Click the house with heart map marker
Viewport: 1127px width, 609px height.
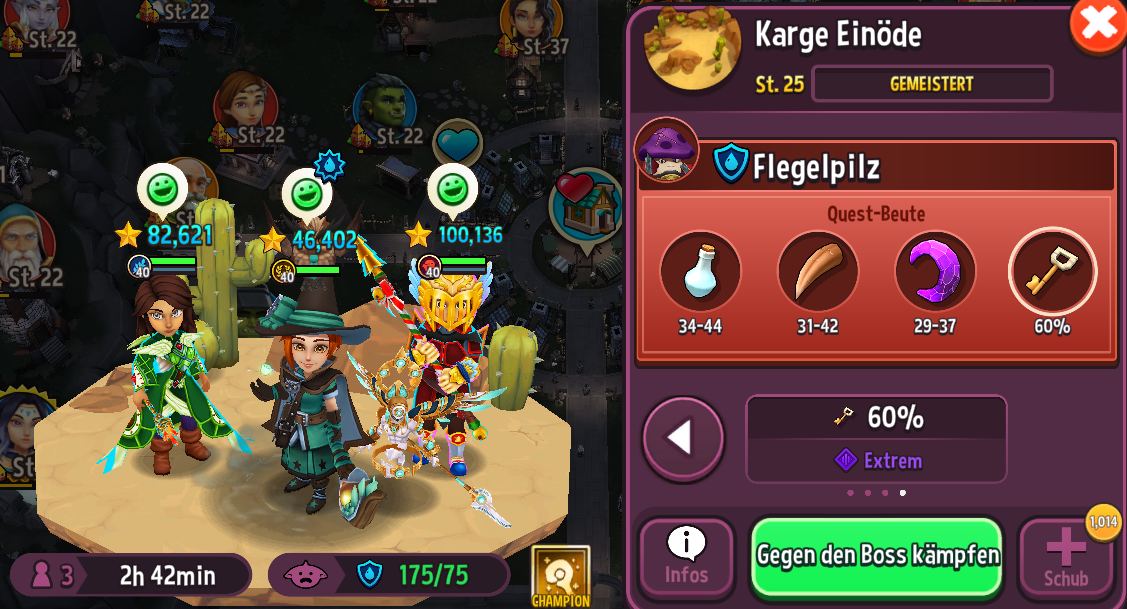(587, 207)
